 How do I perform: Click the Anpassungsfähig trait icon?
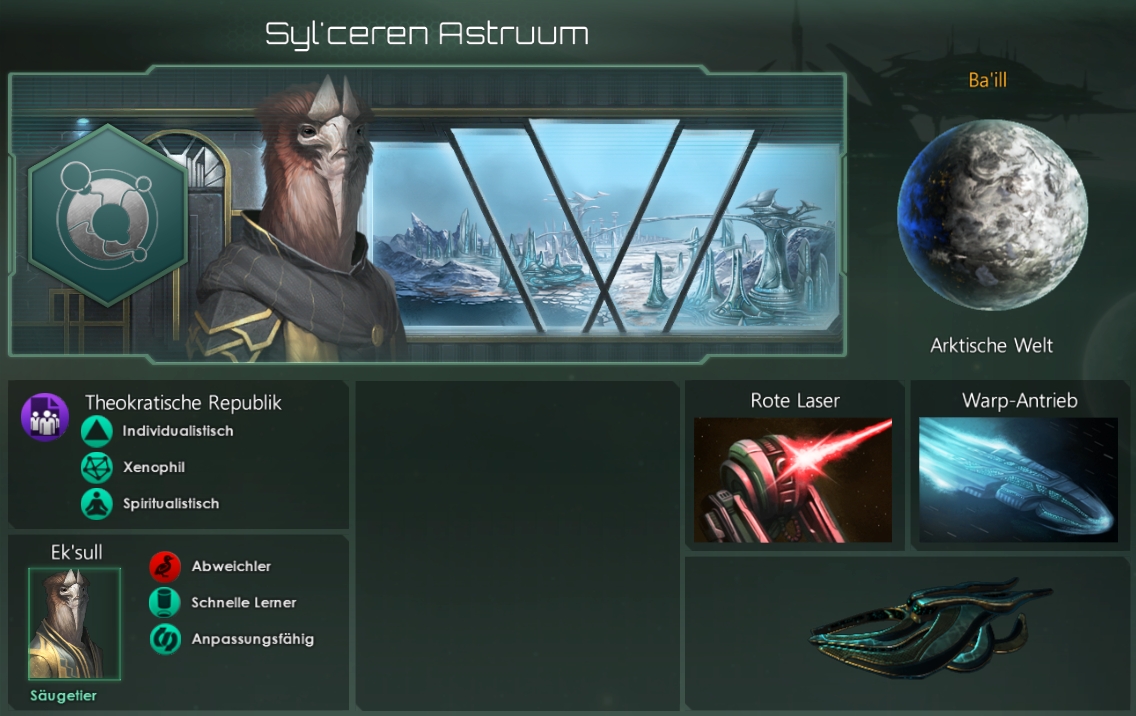click(165, 639)
